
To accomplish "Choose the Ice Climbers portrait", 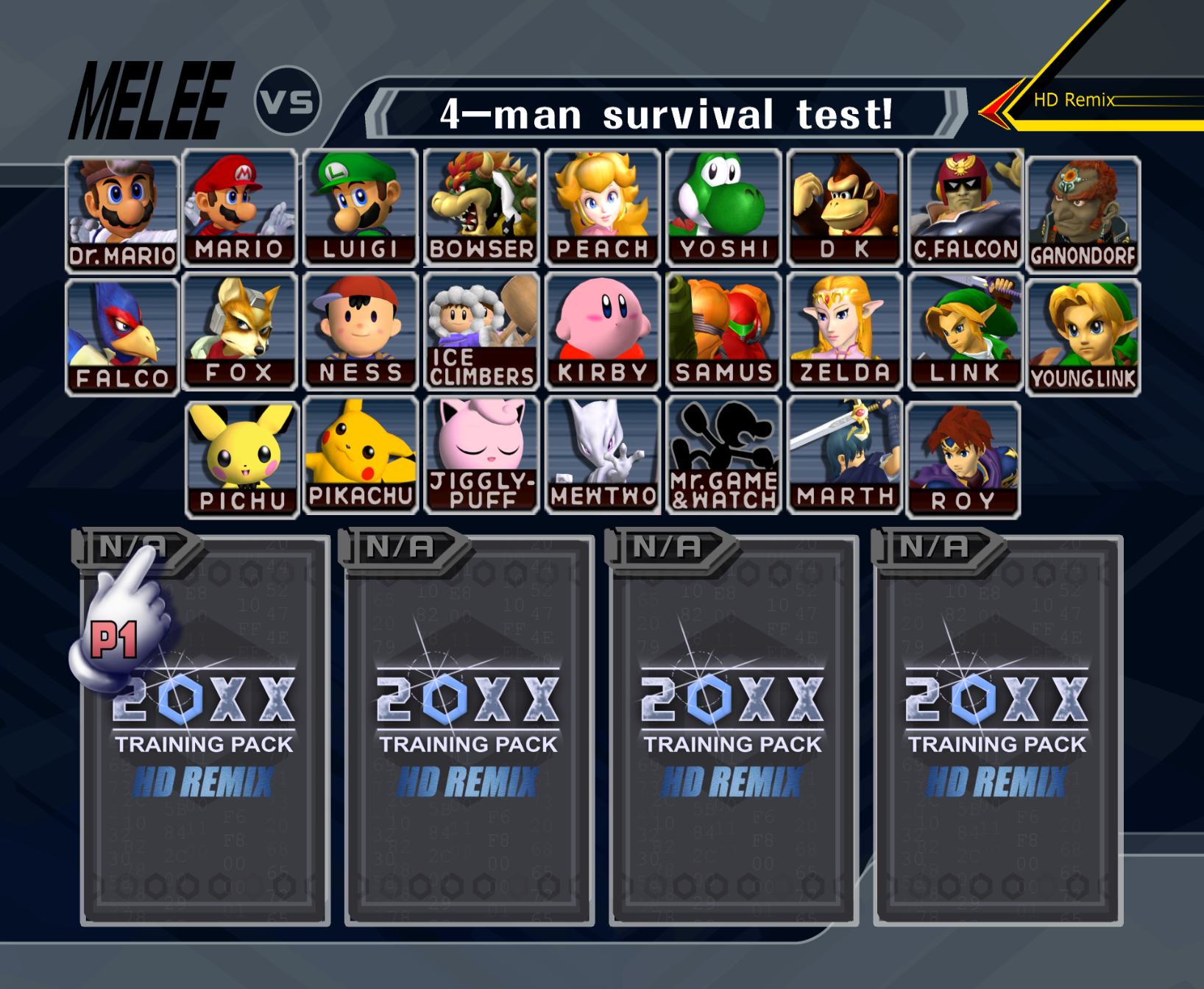I will tap(482, 331).
